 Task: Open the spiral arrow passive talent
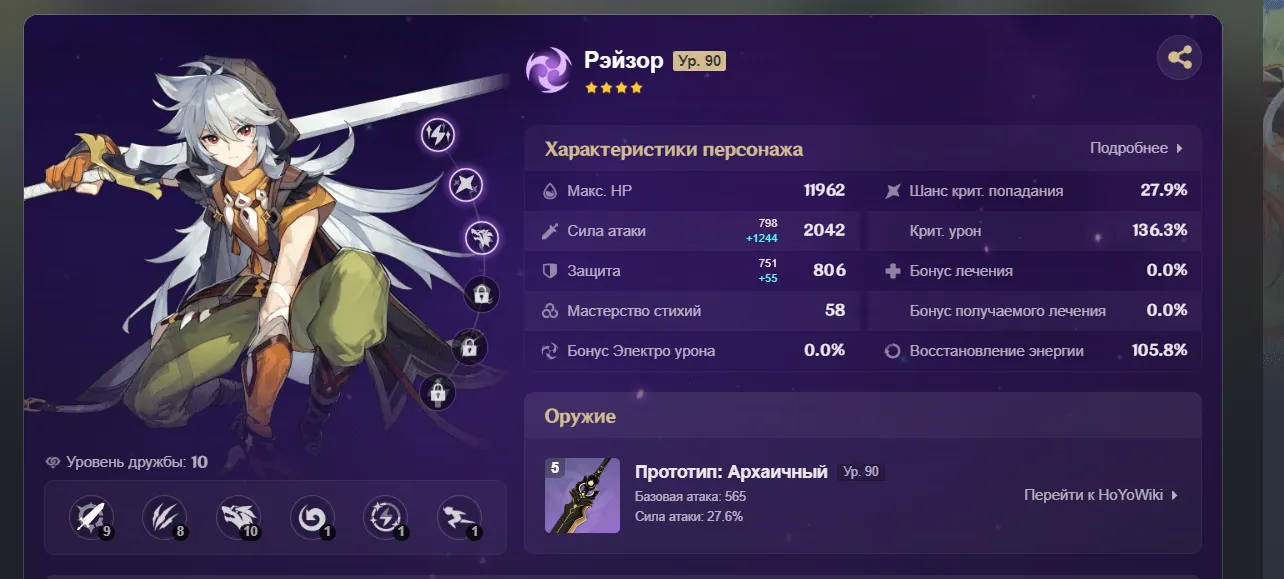[x=312, y=518]
